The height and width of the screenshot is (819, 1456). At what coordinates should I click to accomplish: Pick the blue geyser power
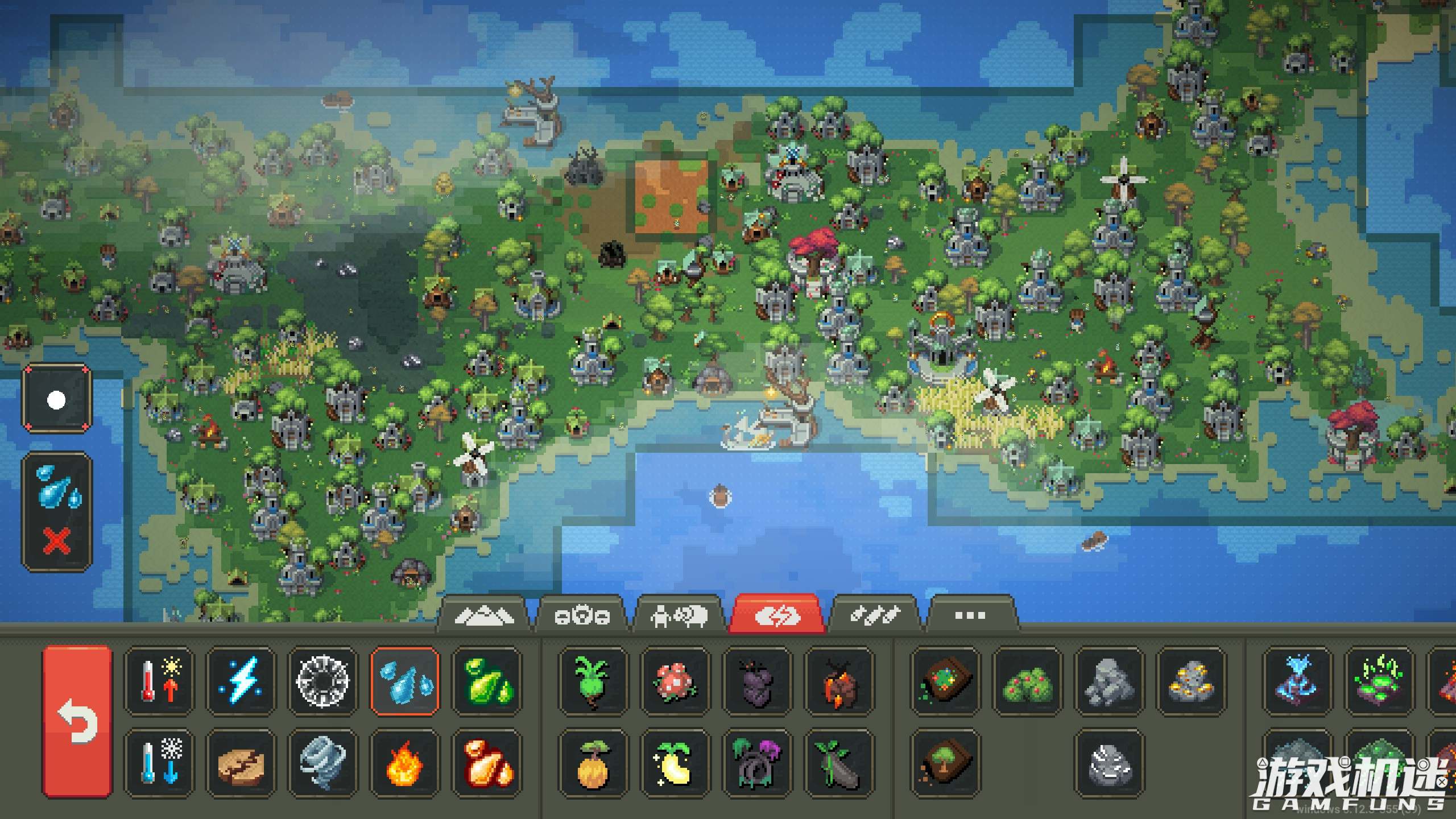(x=1297, y=680)
